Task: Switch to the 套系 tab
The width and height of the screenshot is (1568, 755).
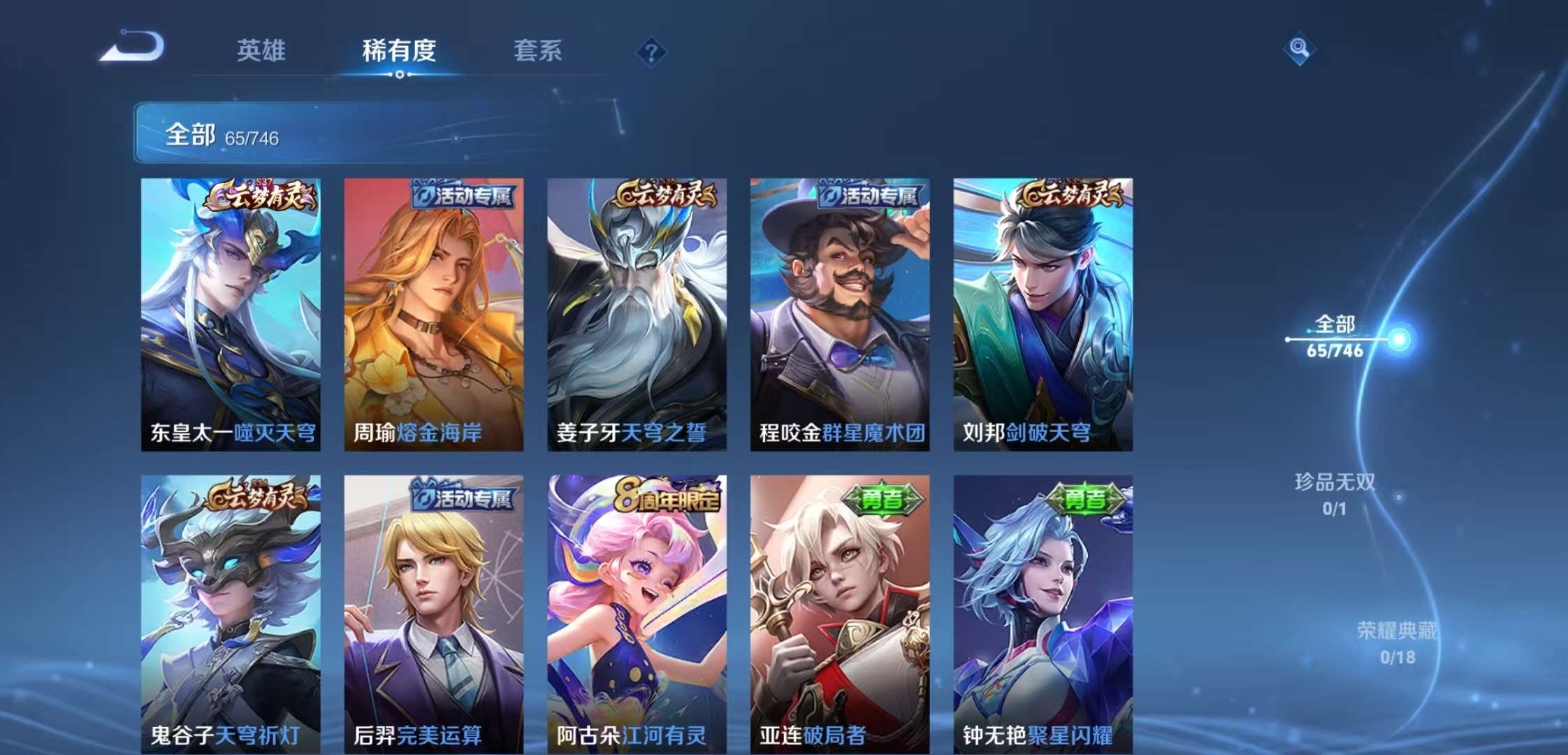Action: tap(539, 51)
